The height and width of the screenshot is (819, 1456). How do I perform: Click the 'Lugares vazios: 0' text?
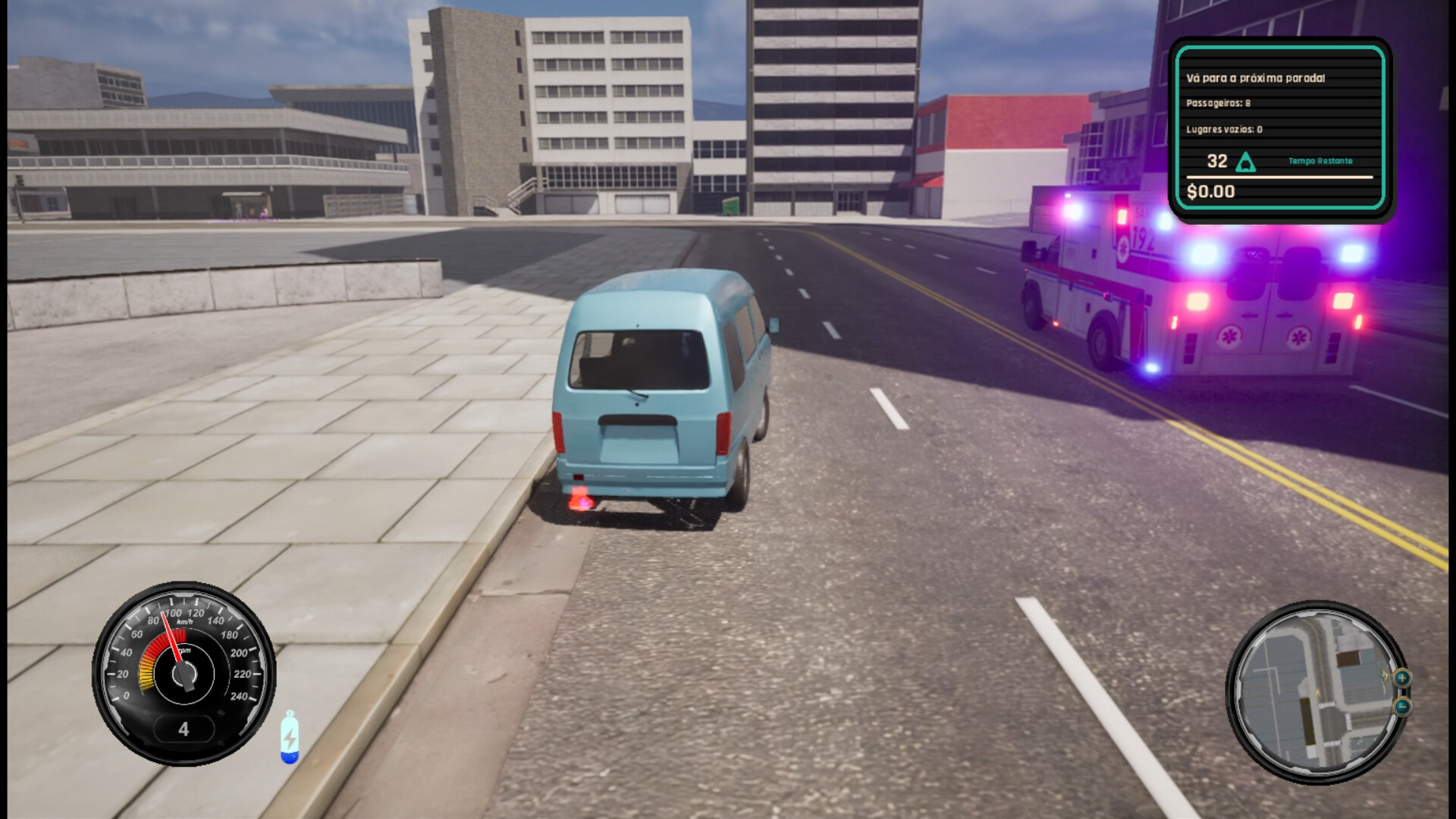(x=1224, y=129)
